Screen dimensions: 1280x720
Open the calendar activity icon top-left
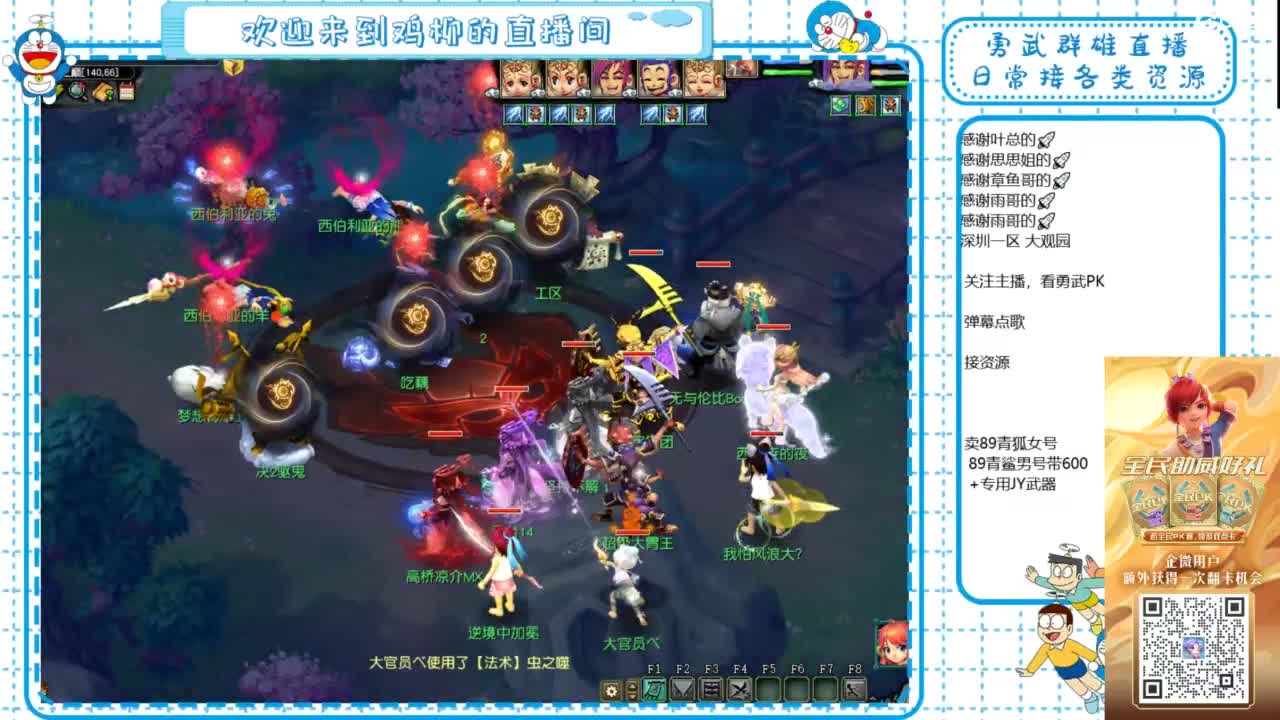point(126,91)
